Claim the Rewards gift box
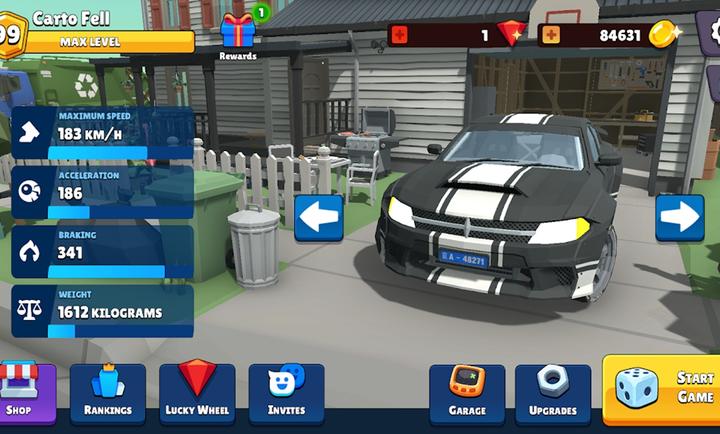The height and width of the screenshot is (434, 720). pyautogui.click(x=238, y=32)
